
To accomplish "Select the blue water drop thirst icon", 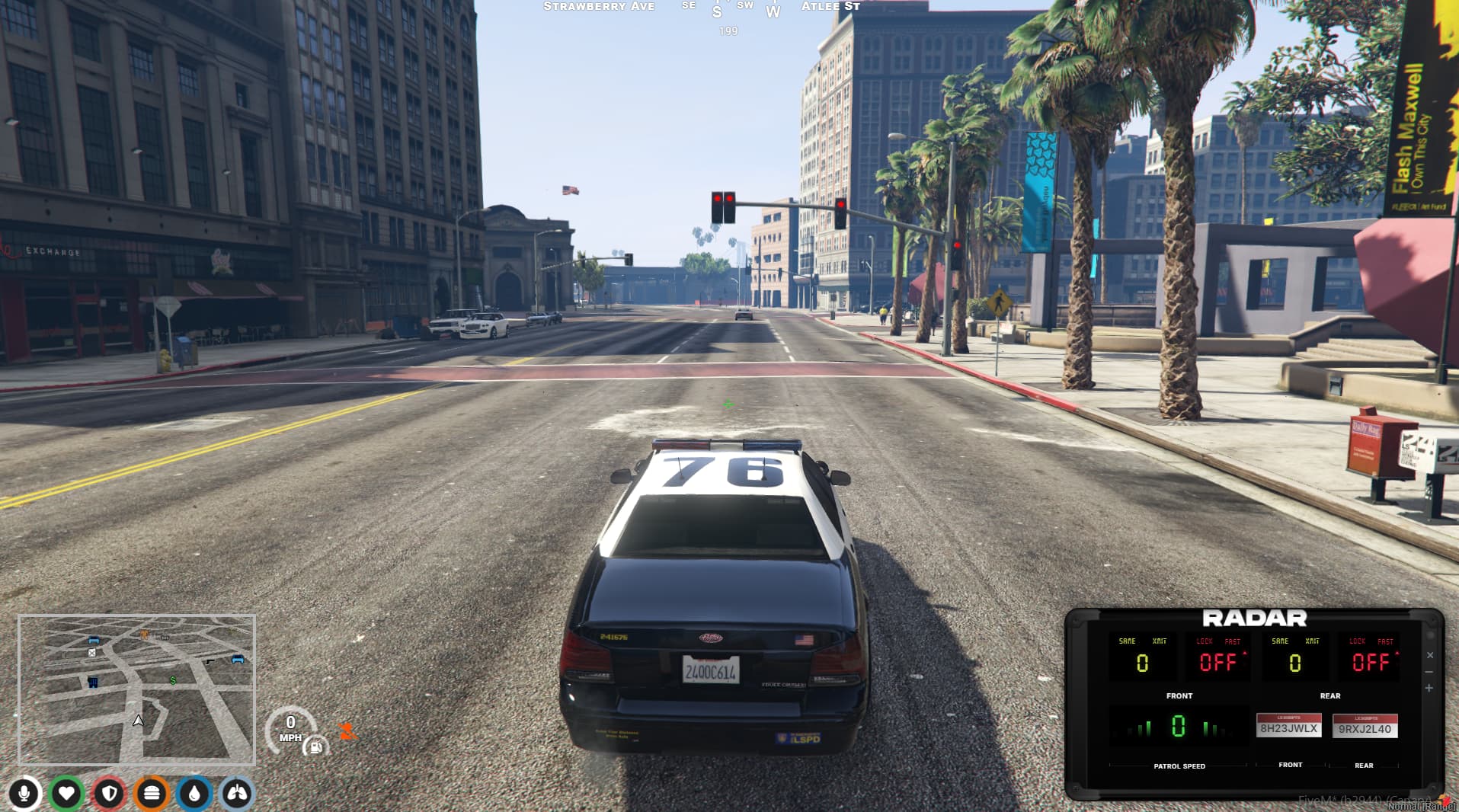I will click(193, 794).
